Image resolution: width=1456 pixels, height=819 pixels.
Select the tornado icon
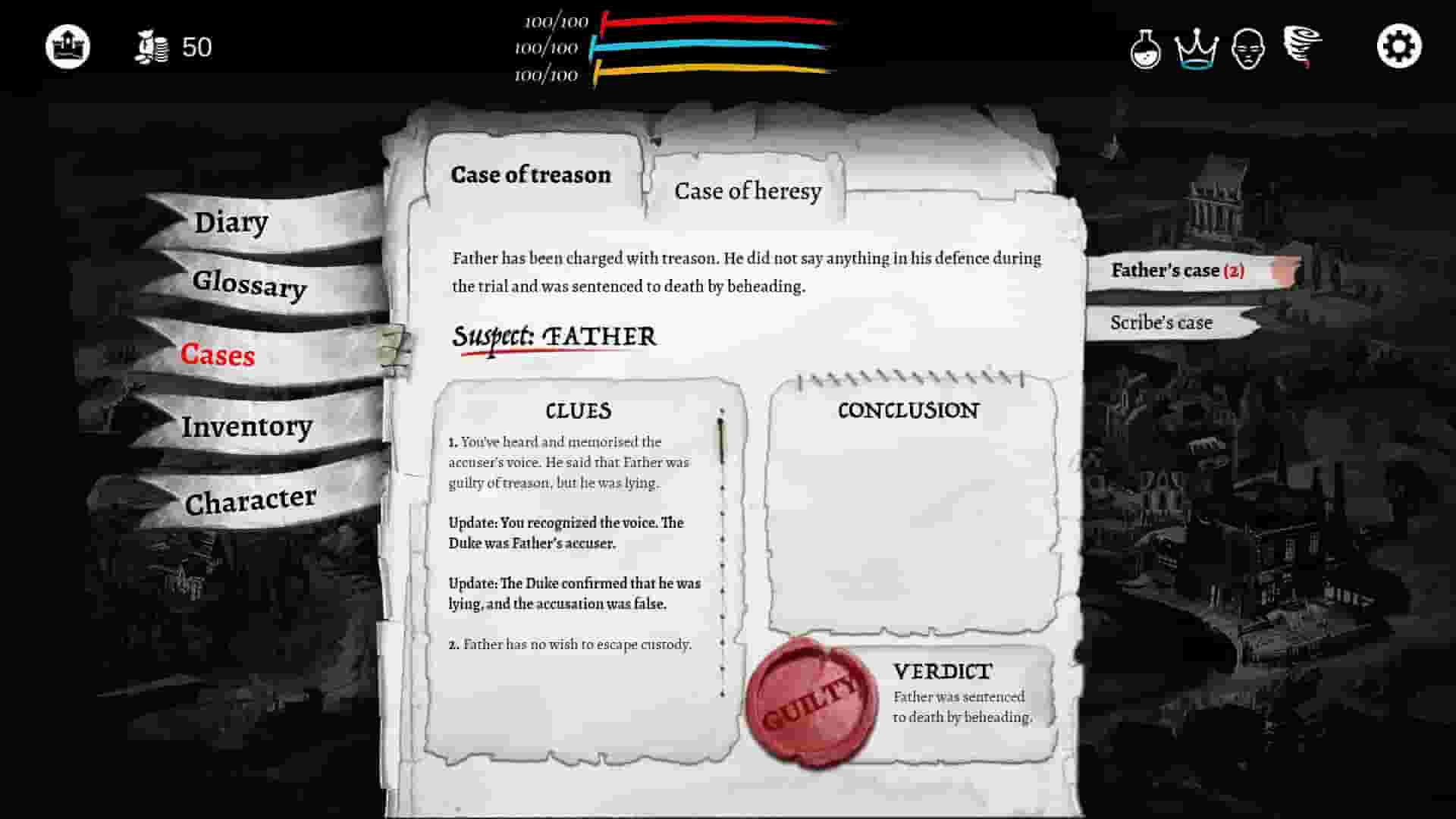coord(1301,47)
